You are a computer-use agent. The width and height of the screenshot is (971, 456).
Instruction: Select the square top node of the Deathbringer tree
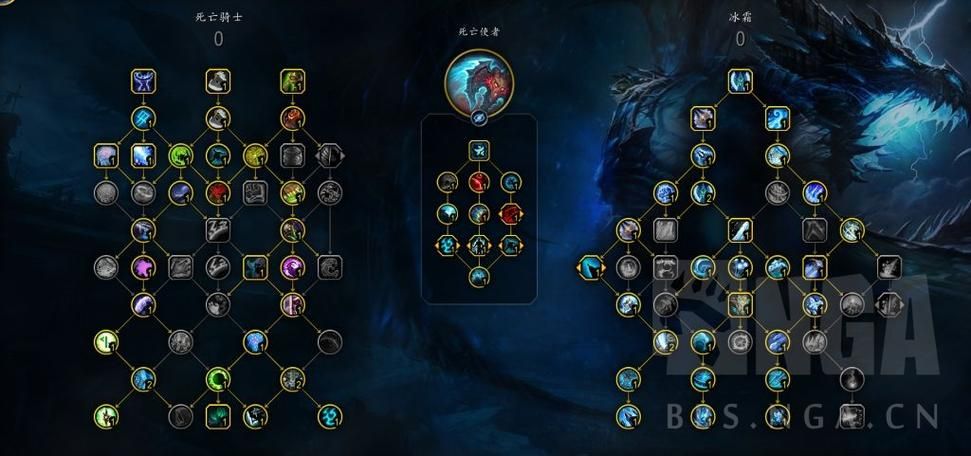(x=479, y=151)
